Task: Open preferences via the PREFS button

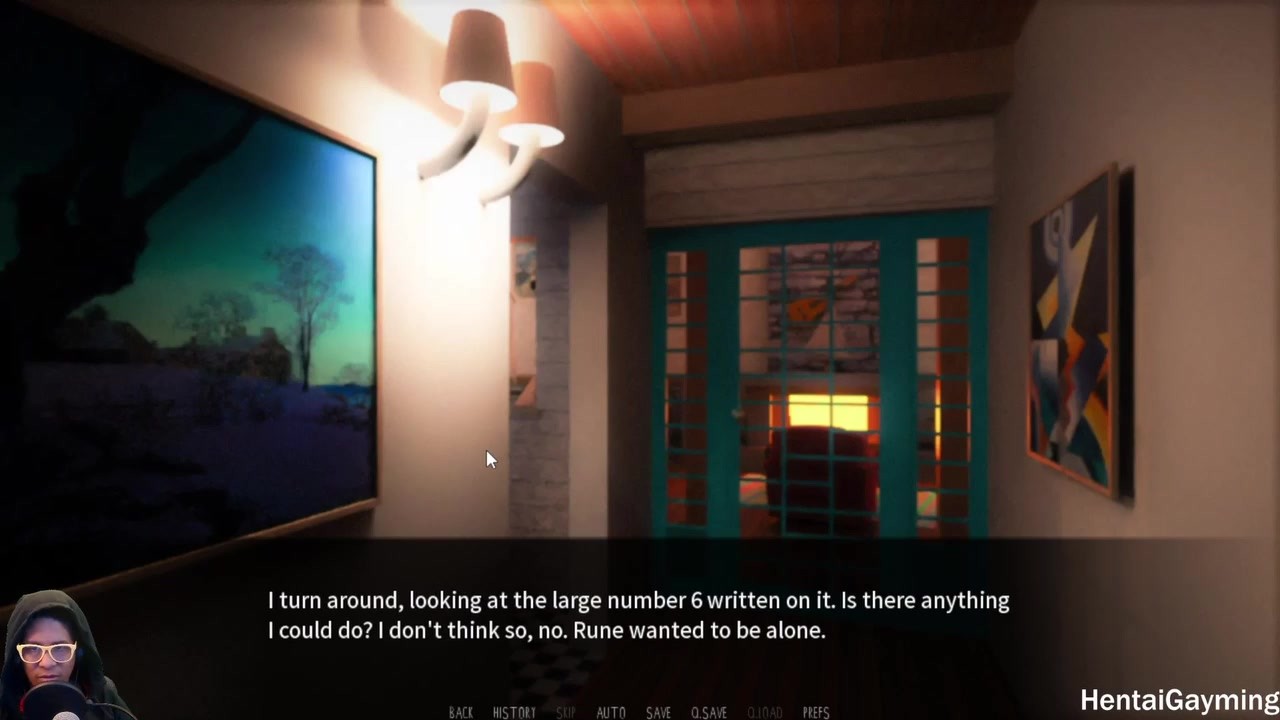Action: [816, 712]
